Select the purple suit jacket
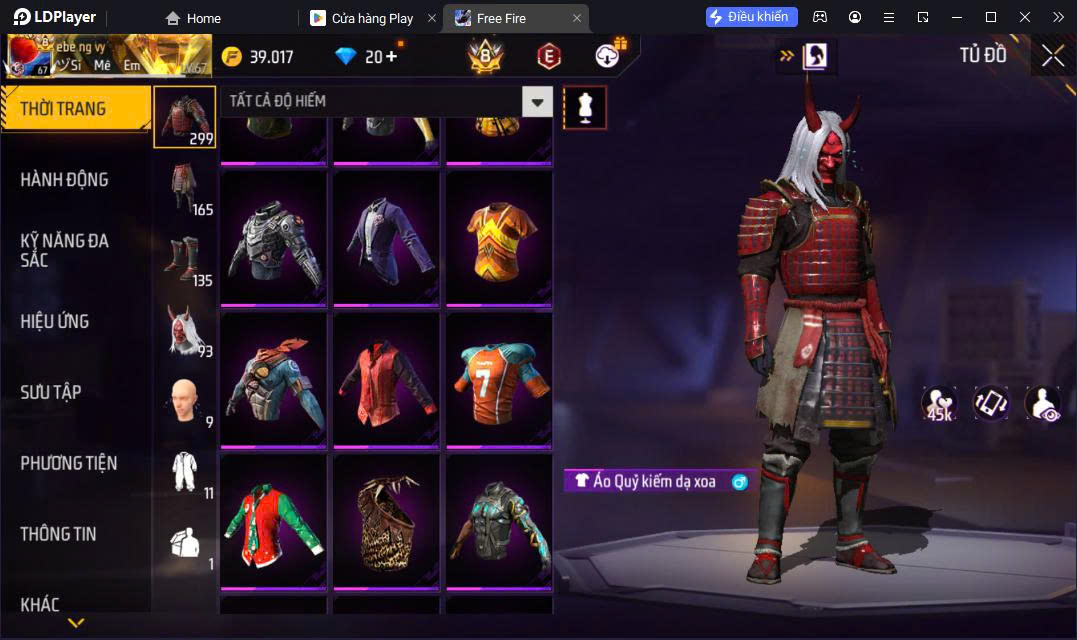Screen dimensions: 1077x640 point(386,236)
